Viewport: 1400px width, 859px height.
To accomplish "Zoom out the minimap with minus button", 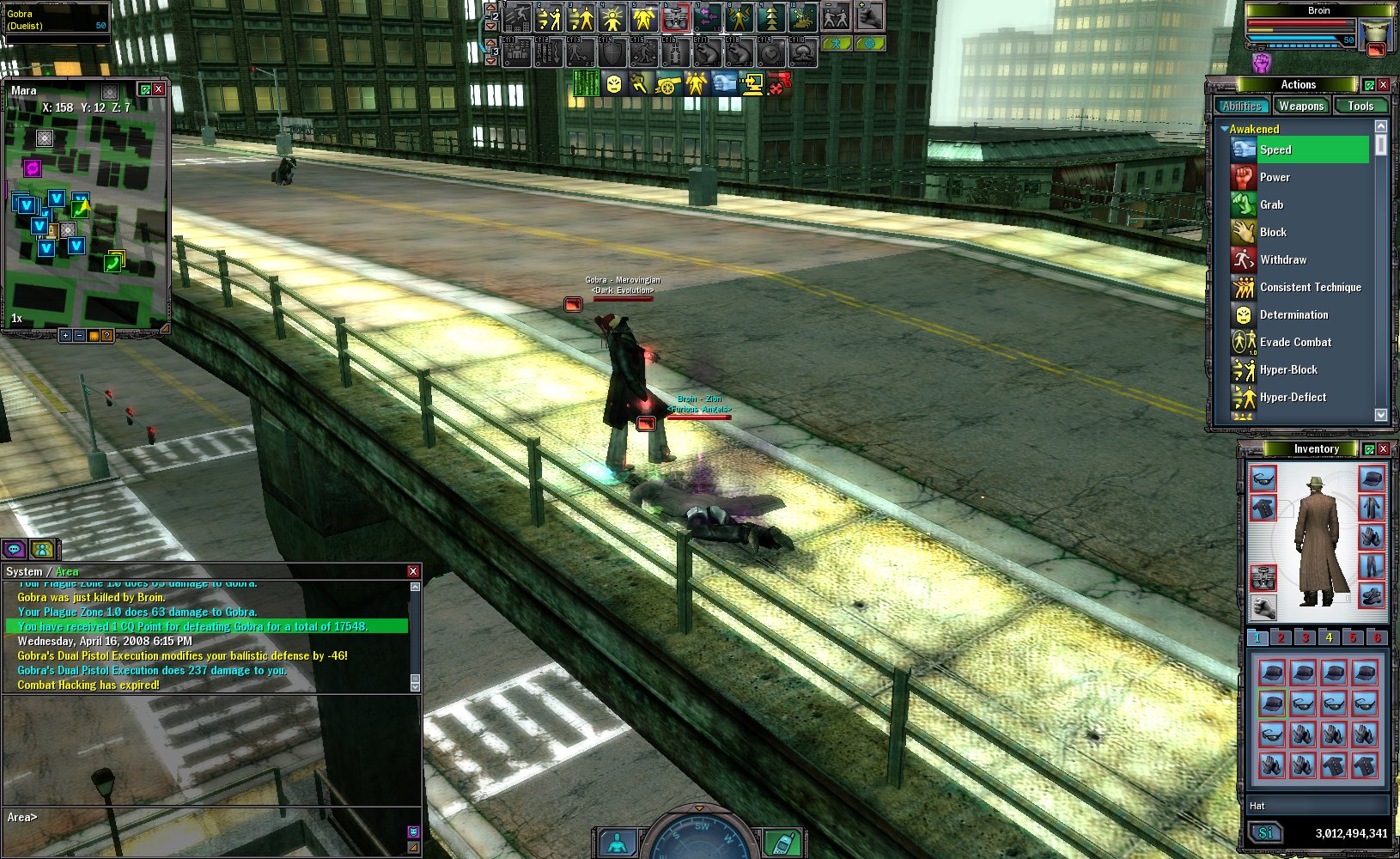I will point(79,336).
